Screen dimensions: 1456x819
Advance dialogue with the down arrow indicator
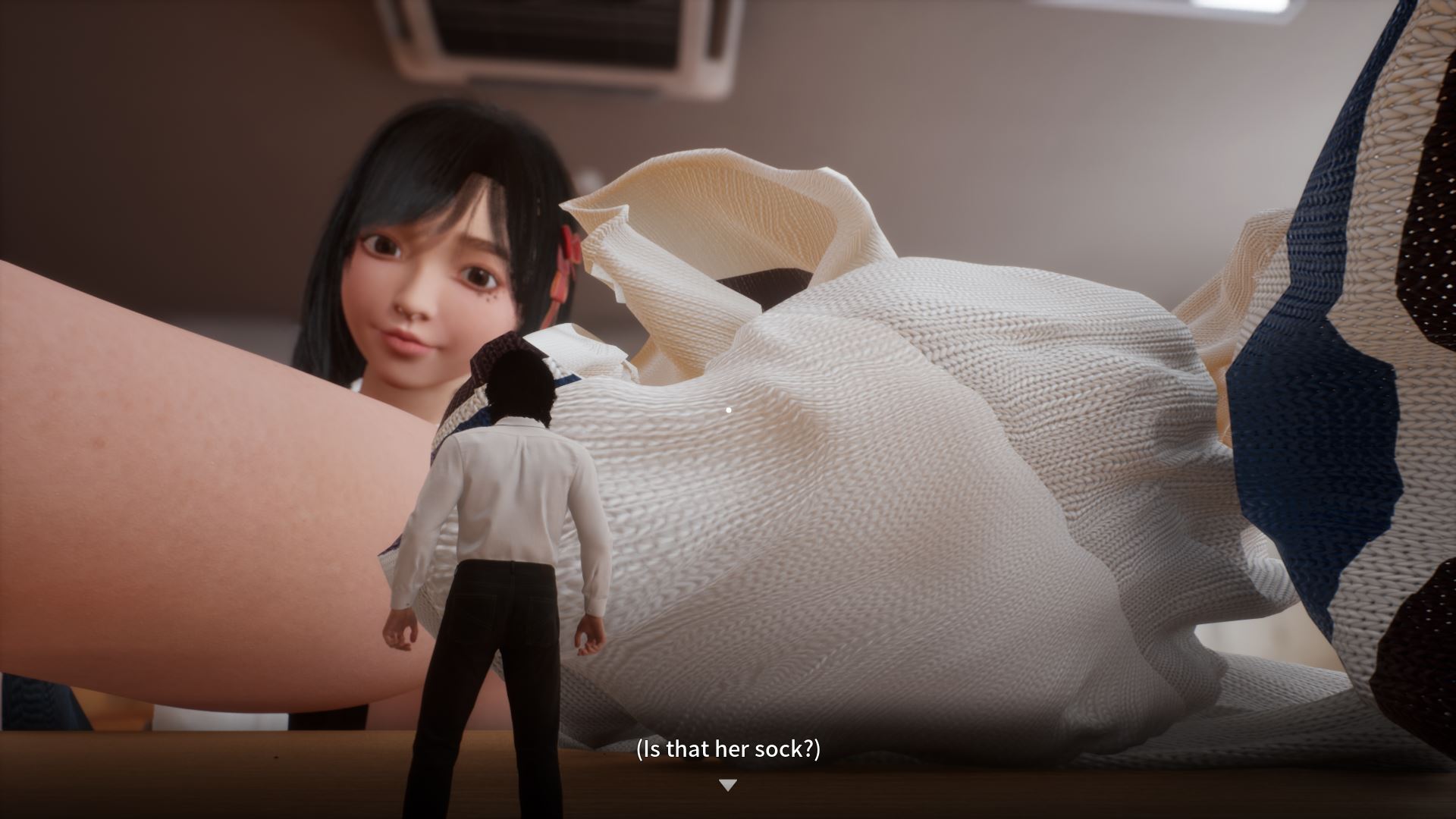(x=727, y=785)
